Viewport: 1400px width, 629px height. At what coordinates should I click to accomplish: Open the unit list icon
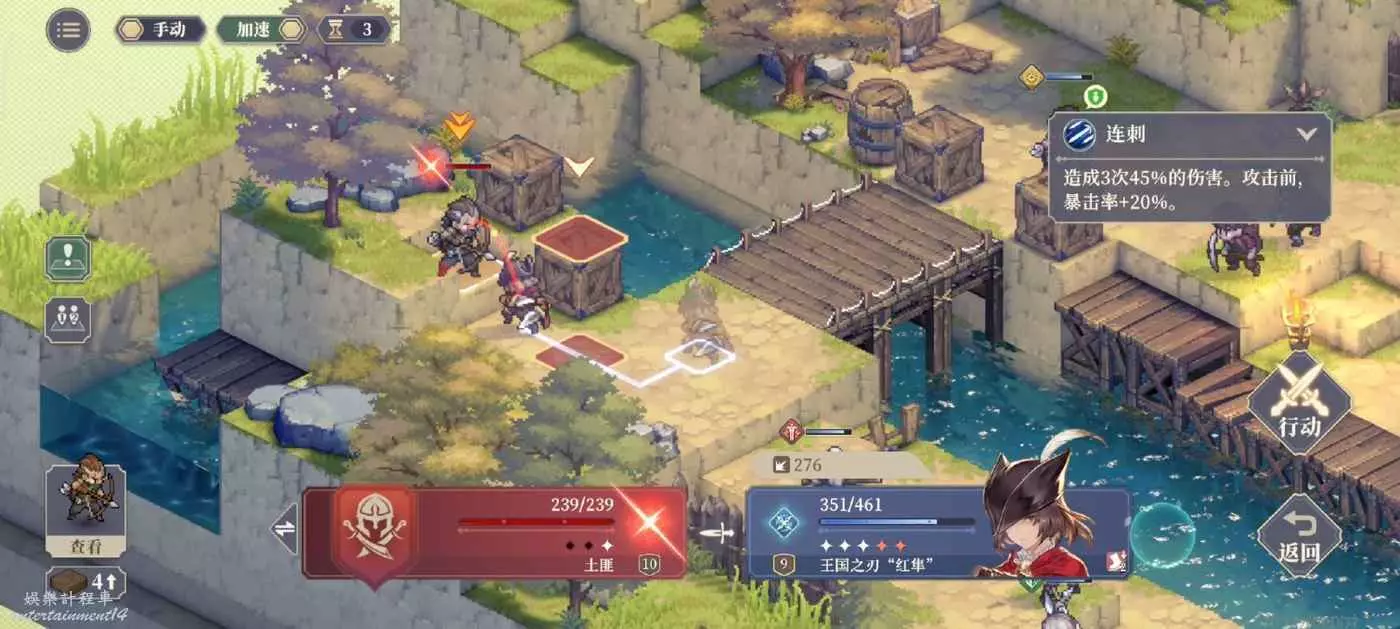point(68,320)
